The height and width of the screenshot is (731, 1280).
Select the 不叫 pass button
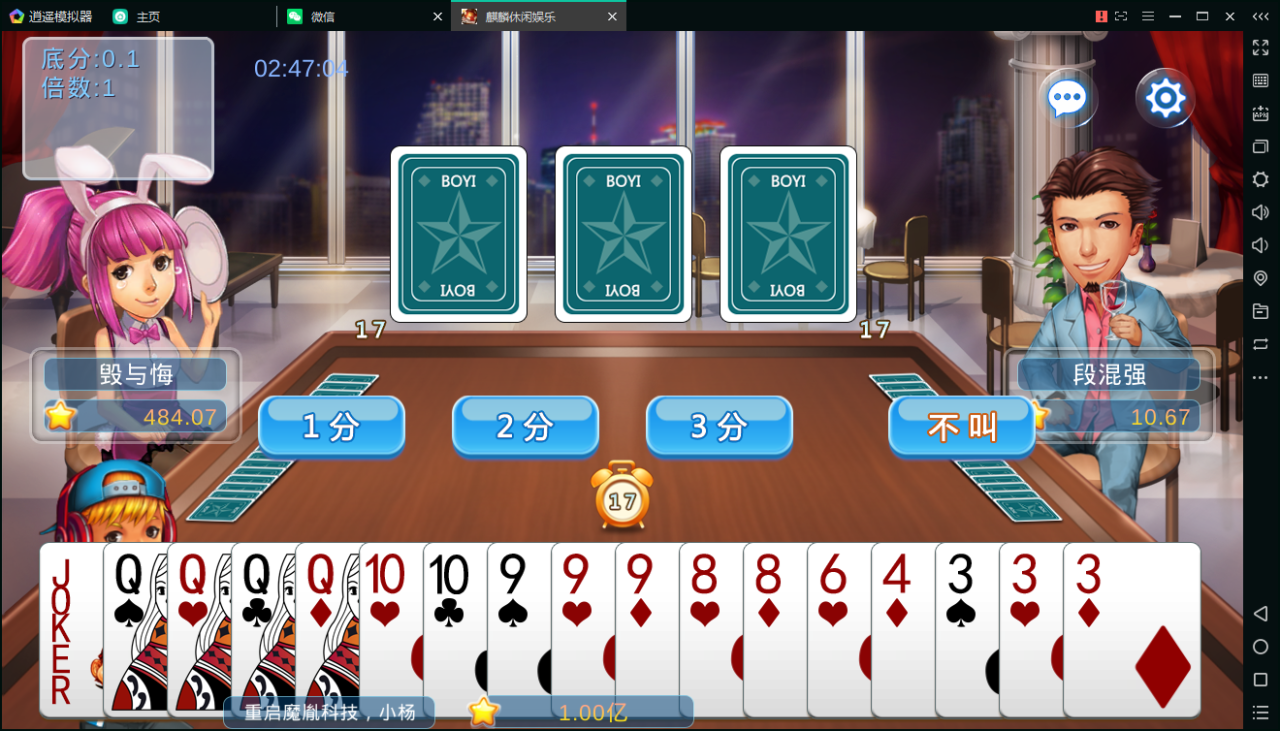click(961, 426)
